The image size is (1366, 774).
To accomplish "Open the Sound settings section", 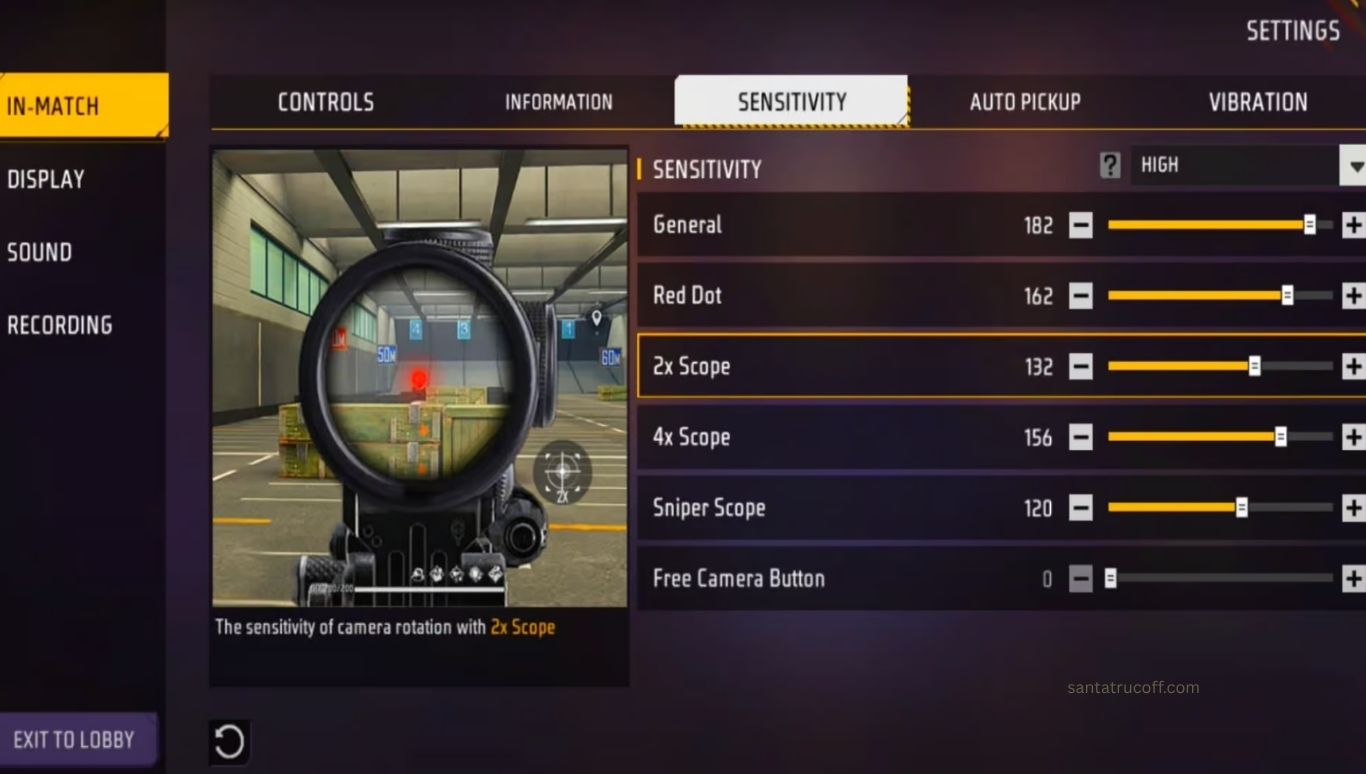I will (x=40, y=252).
